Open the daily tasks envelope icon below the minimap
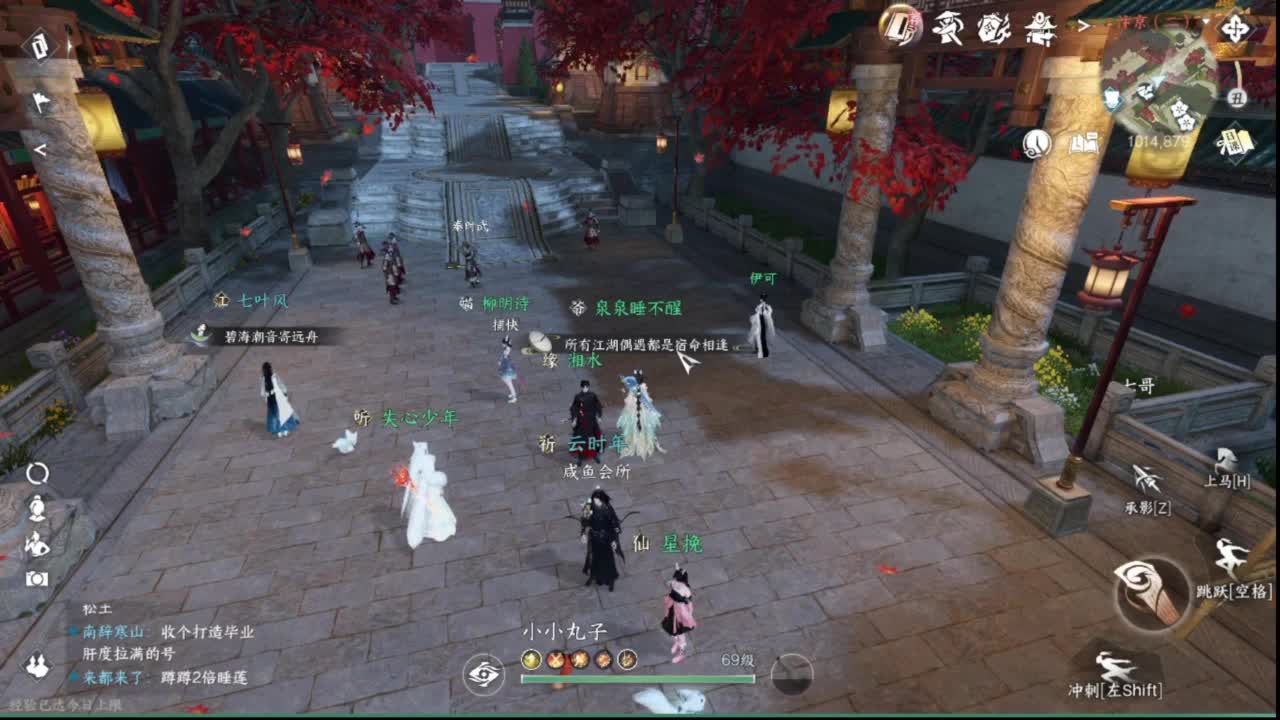 [1237, 144]
